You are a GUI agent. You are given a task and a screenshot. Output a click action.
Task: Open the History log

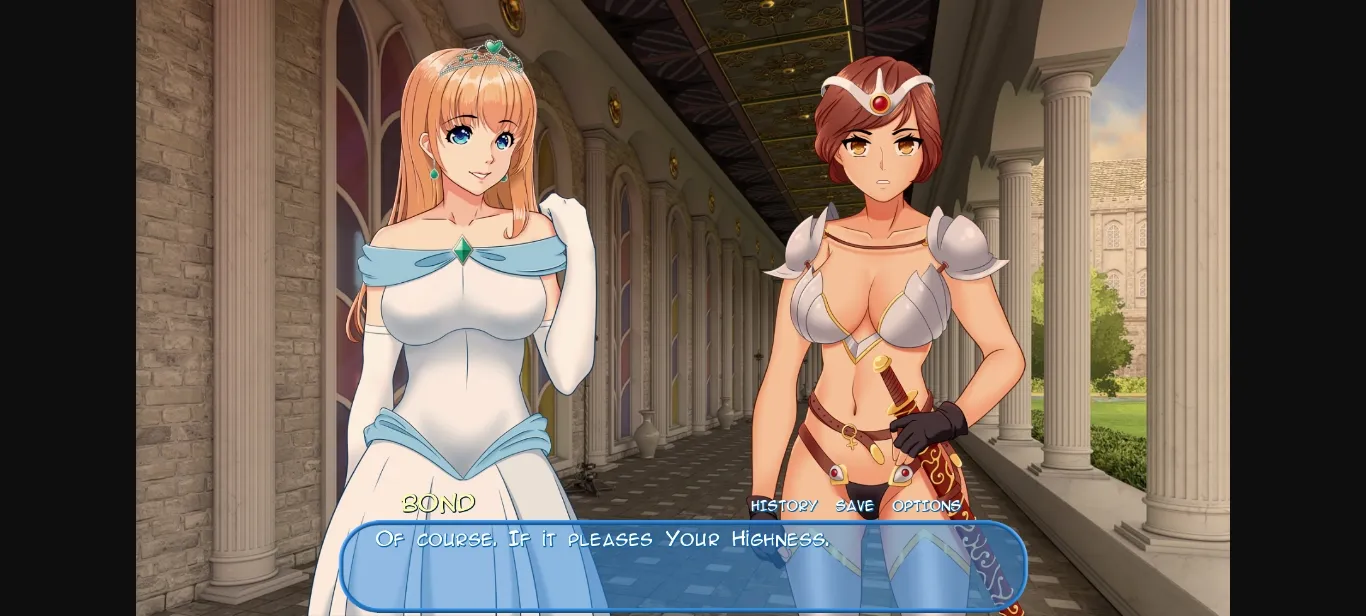(x=784, y=506)
